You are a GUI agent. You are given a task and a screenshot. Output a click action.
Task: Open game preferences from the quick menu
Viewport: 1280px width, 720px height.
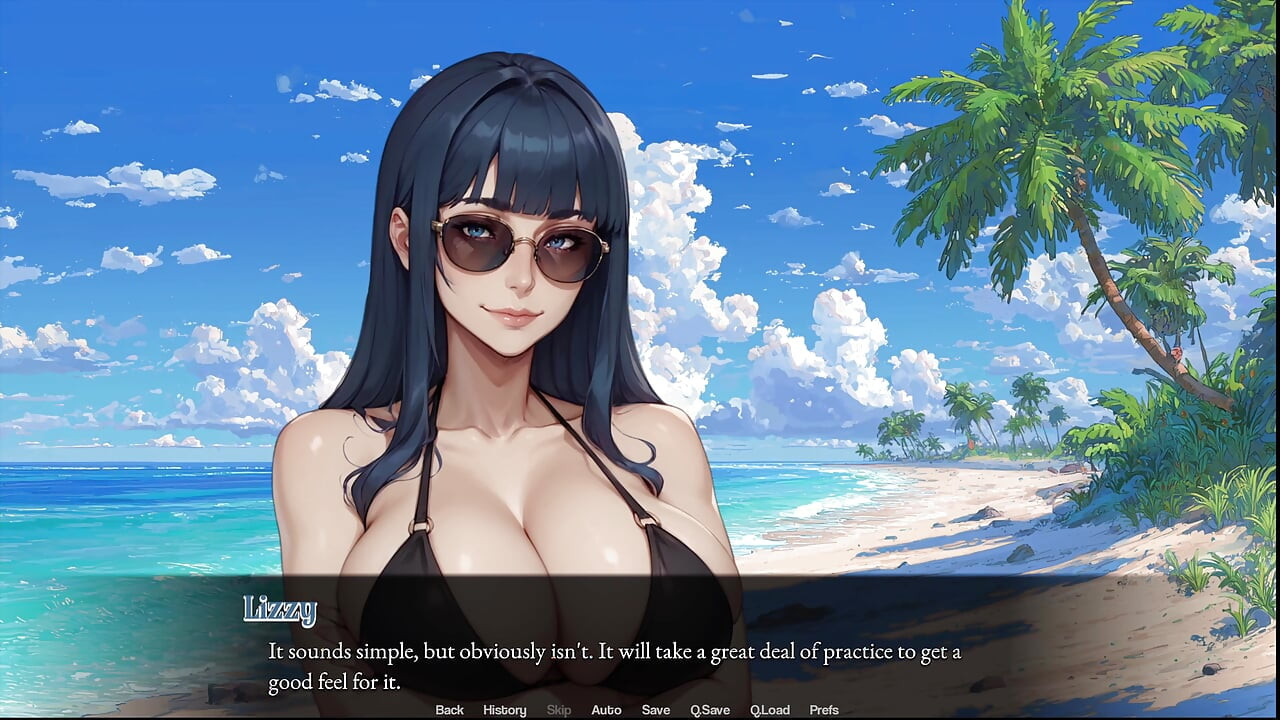tap(824, 710)
